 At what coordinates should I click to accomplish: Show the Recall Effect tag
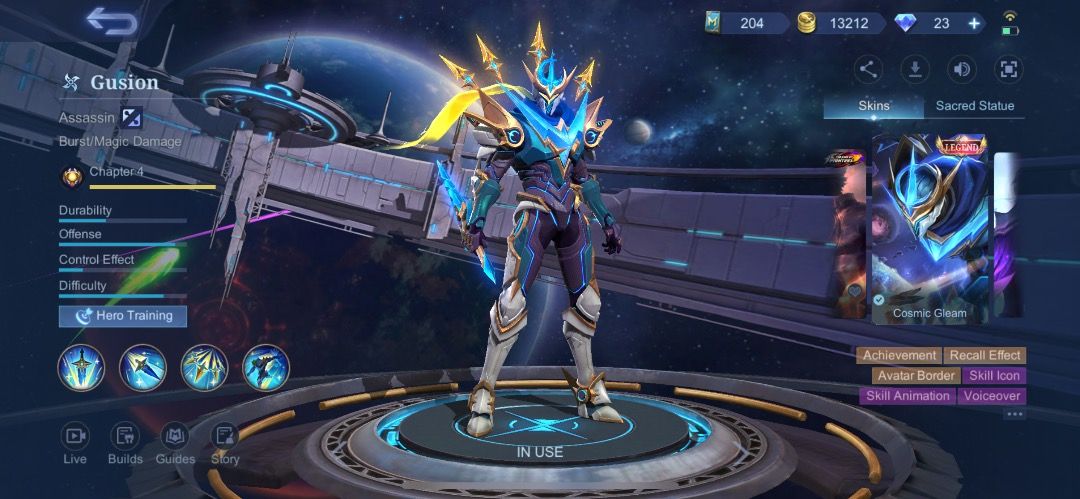(985, 355)
